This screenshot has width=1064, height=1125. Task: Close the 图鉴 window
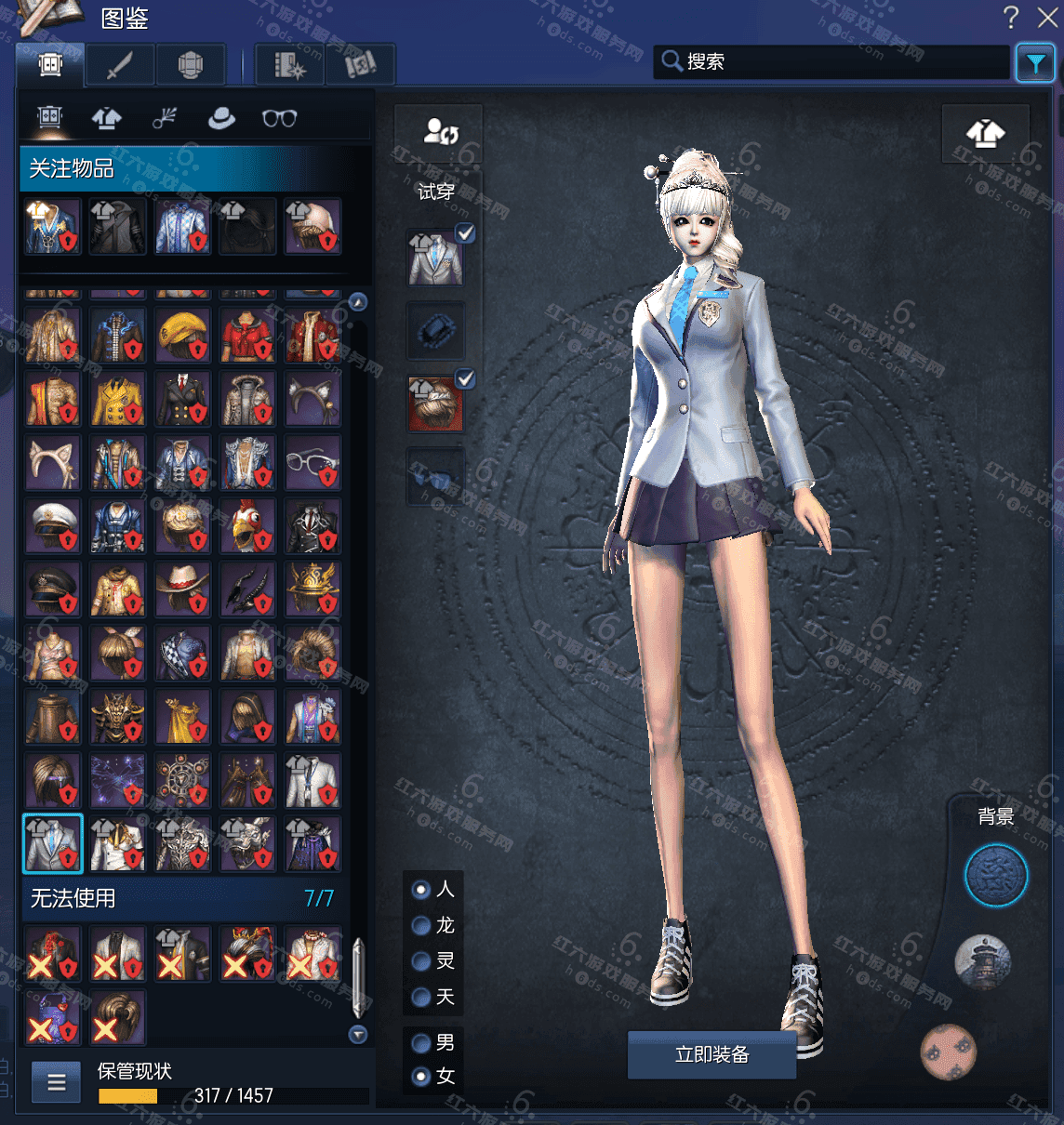tap(1048, 17)
